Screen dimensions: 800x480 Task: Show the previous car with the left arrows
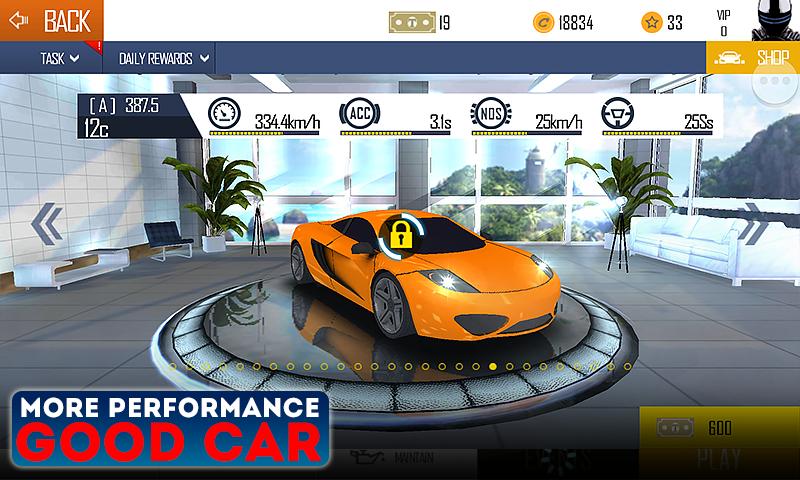46,224
